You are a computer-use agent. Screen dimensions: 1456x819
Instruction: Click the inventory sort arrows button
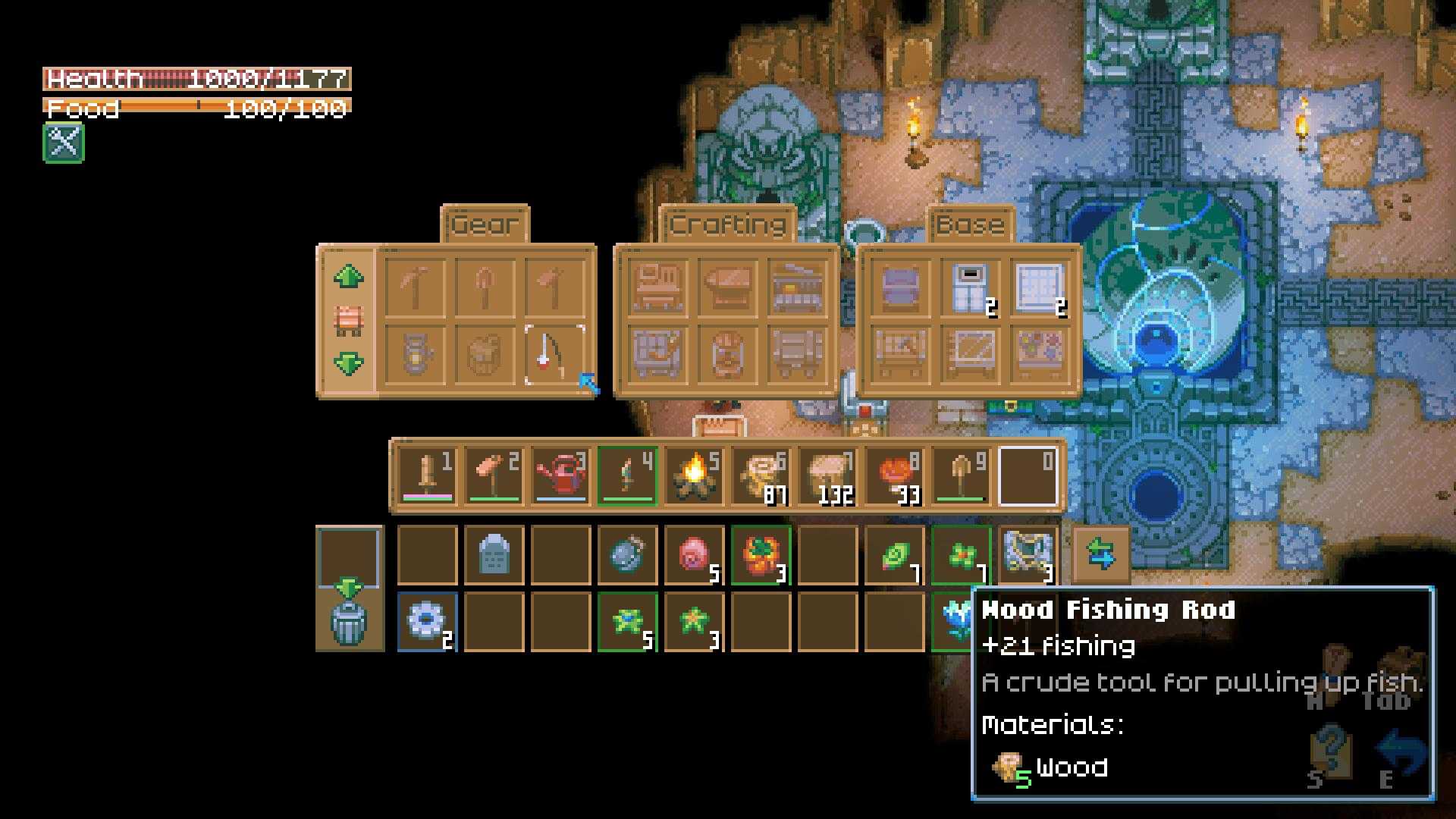point(1100,554)
